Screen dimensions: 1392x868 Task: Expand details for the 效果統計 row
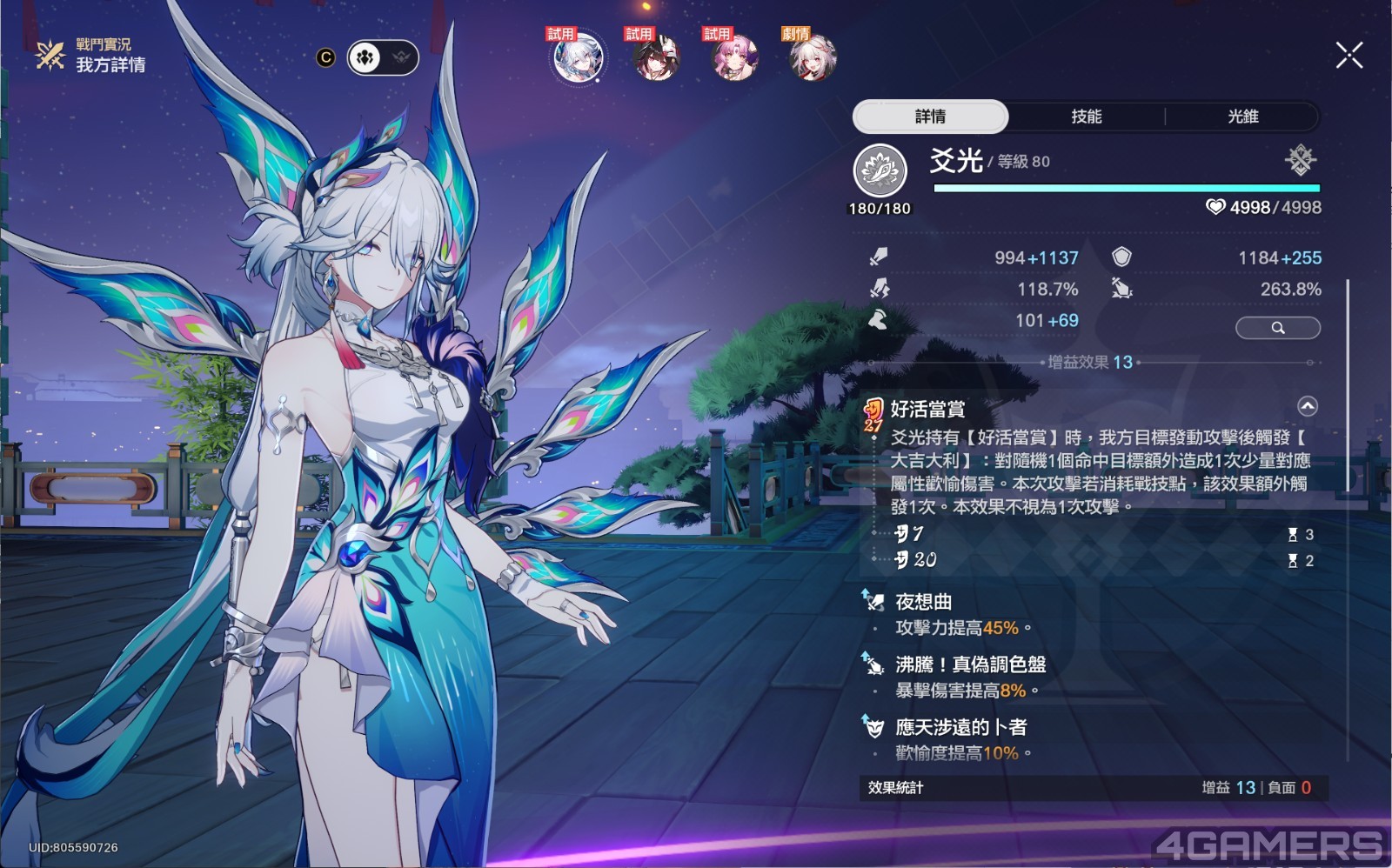click(1087, 788)
